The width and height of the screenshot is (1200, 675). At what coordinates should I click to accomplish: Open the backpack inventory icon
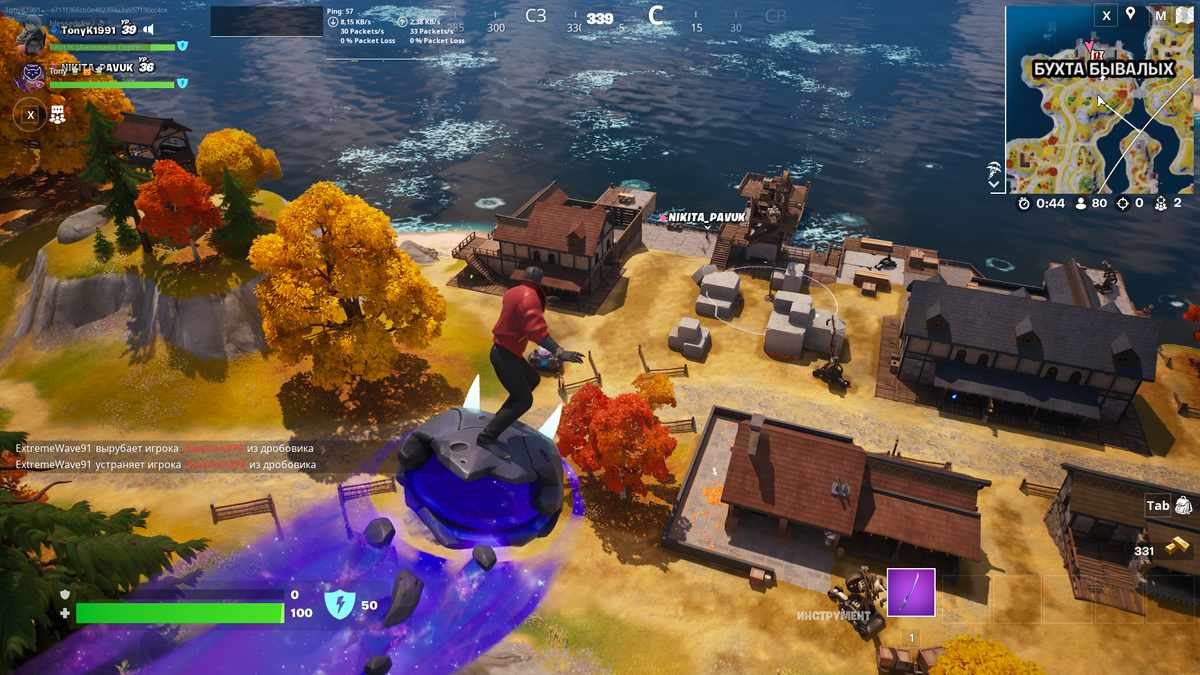[x=1185, y=506]
